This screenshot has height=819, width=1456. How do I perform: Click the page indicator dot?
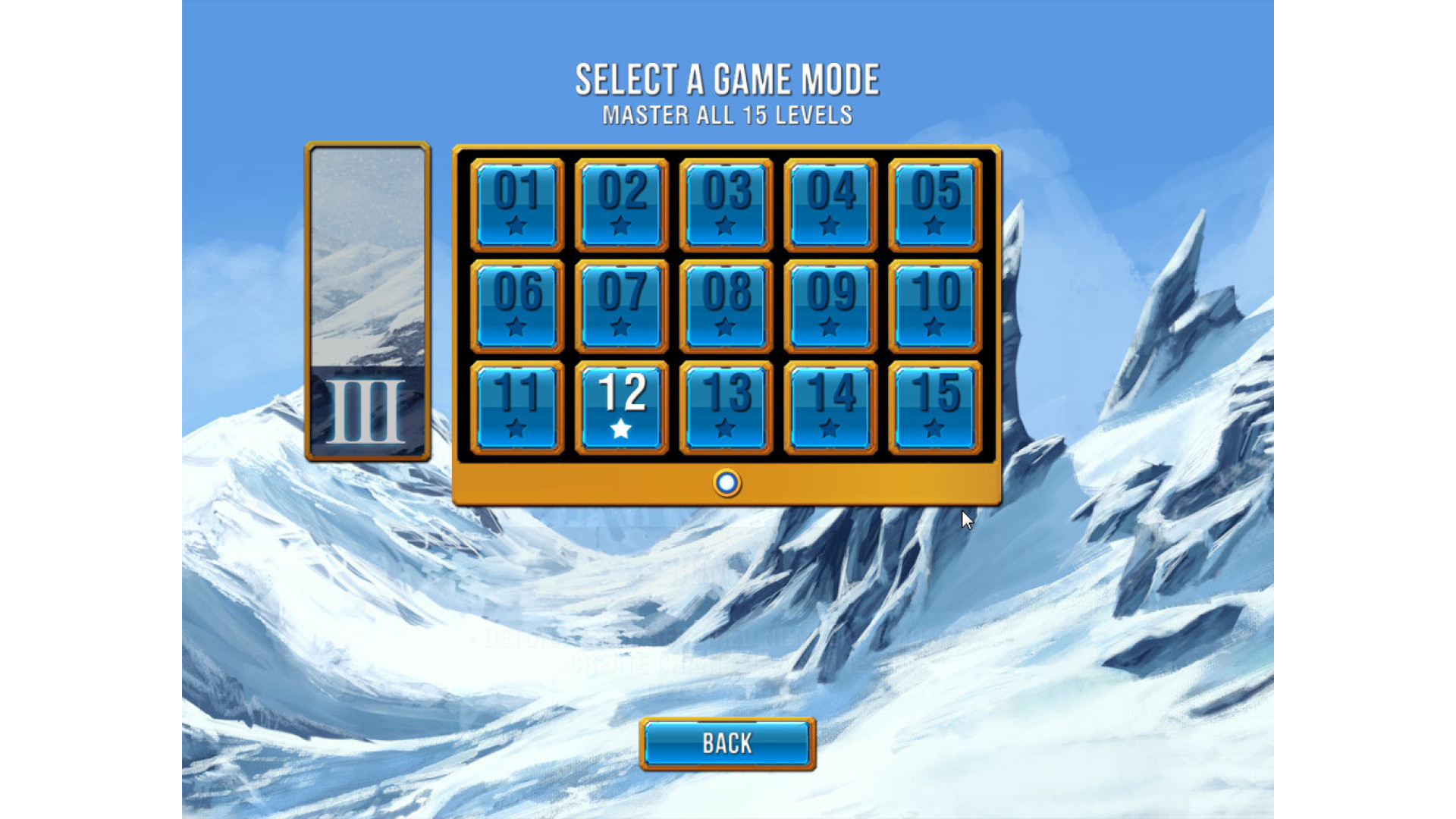[x=726, y=483]
